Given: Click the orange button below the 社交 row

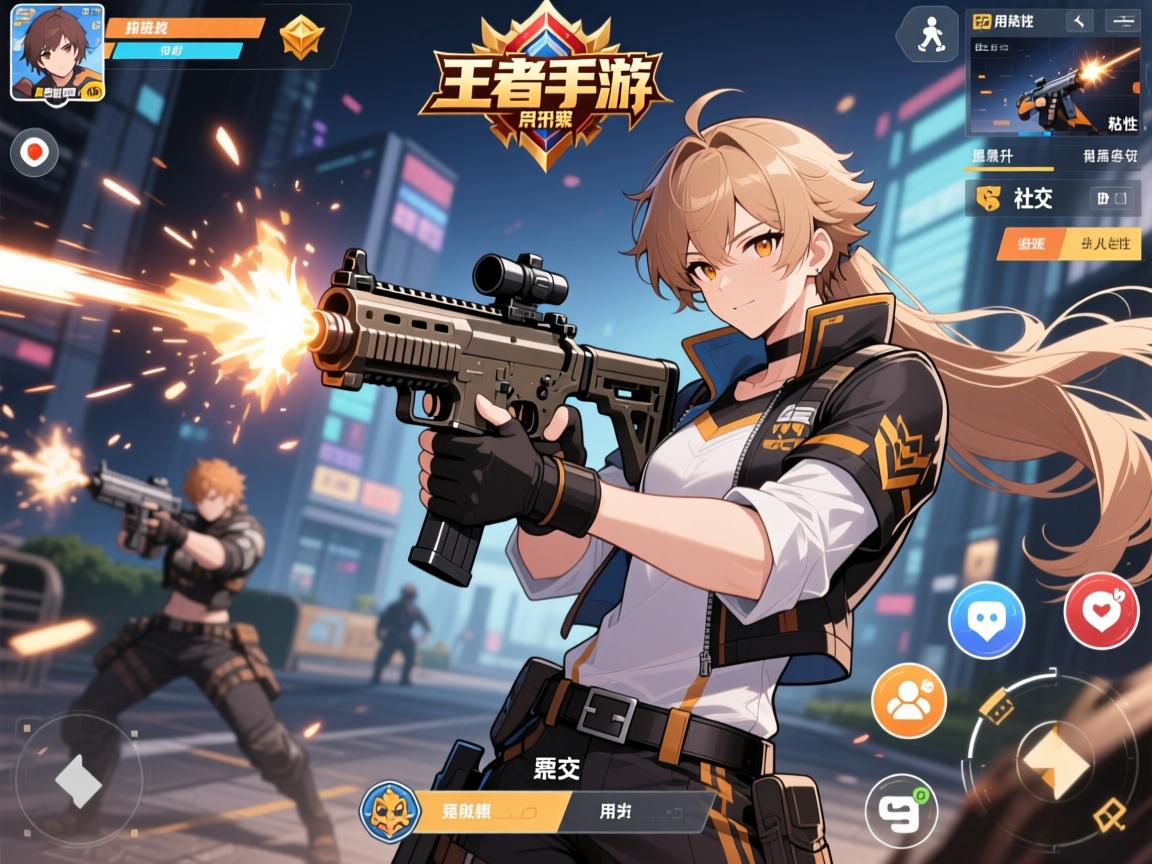Looking at the screenshot, I should (1025, 243).
